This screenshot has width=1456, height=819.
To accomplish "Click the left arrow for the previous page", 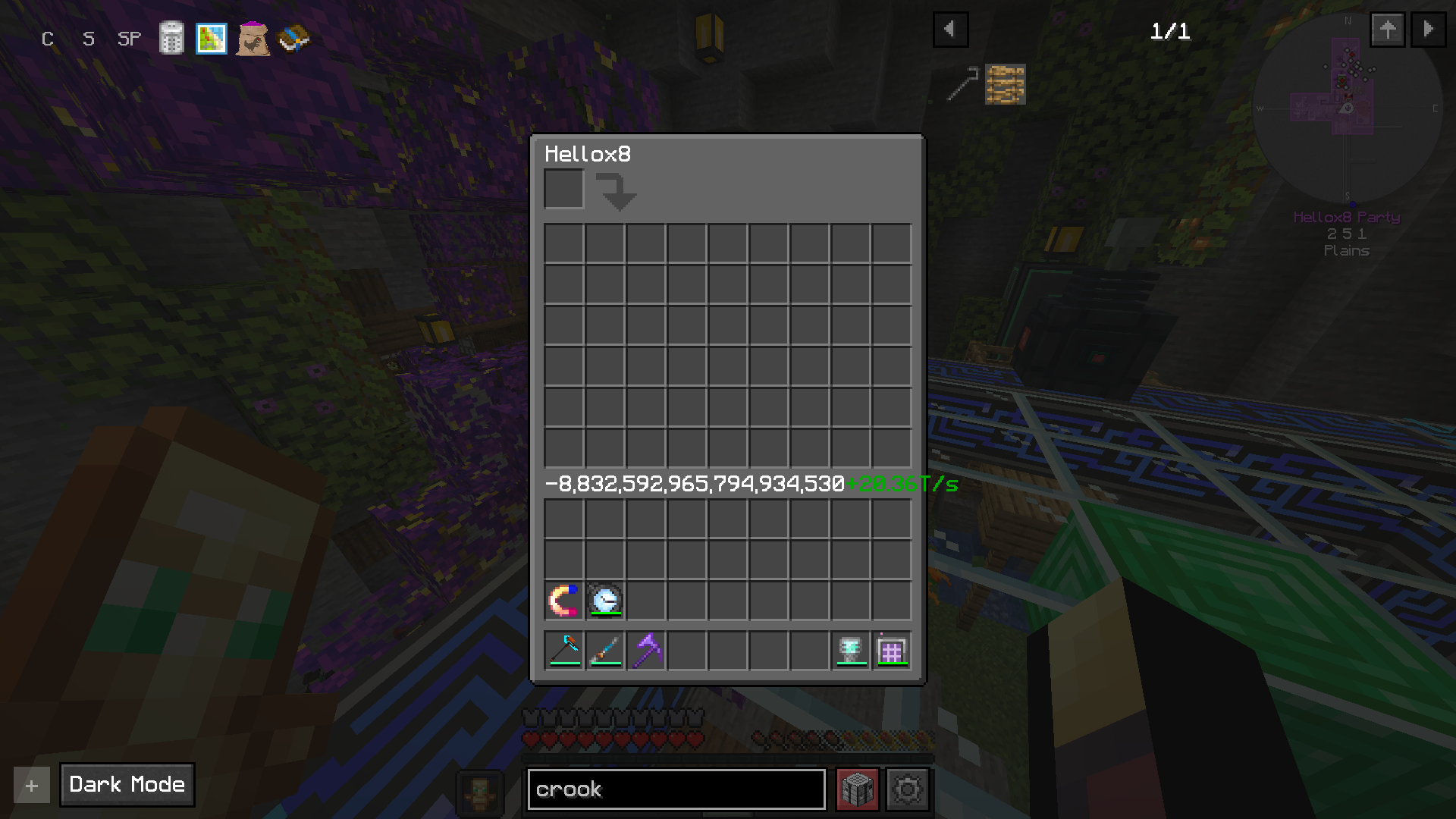I will pyautogui.click(x=950, y=30).
